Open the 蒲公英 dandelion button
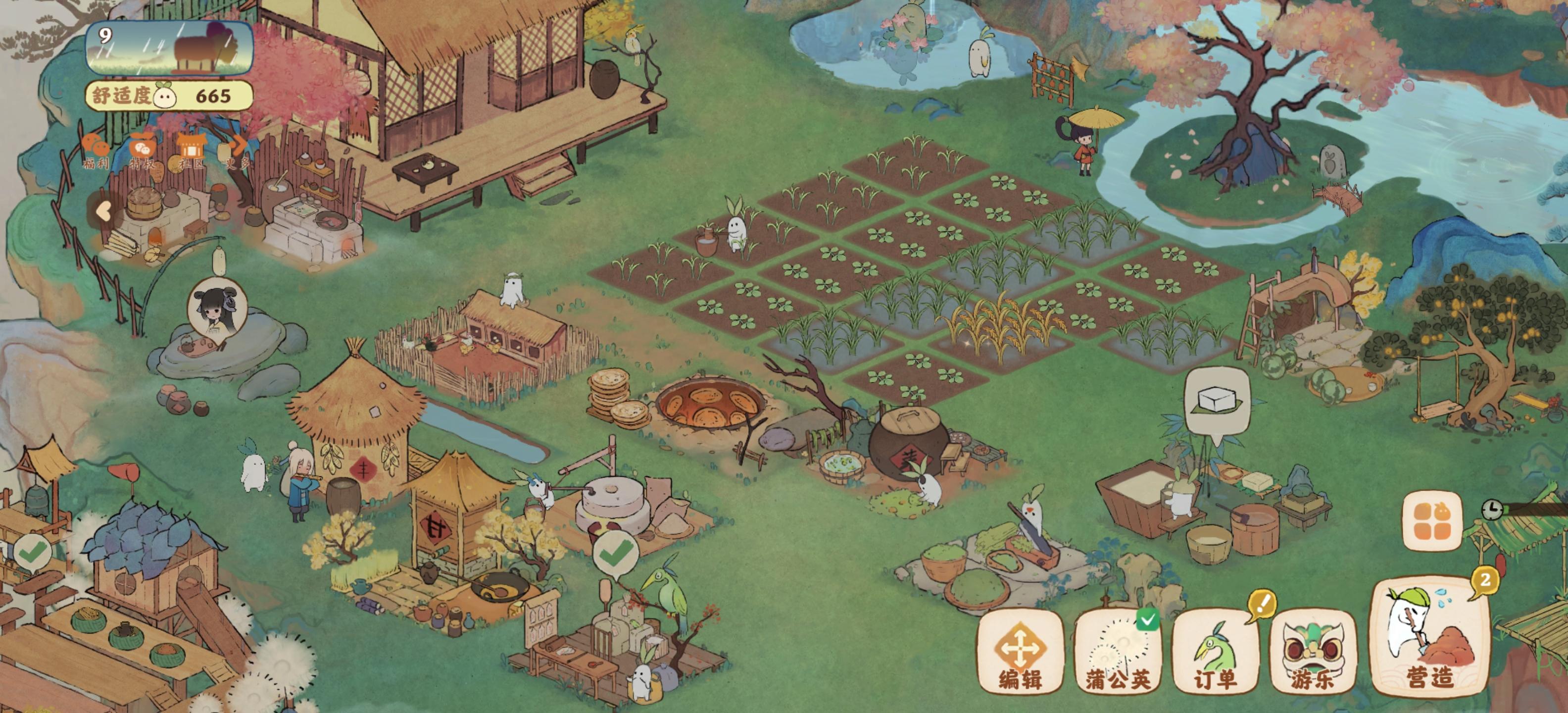This screenshot has height=713, width=1568. click(1118, 652)
